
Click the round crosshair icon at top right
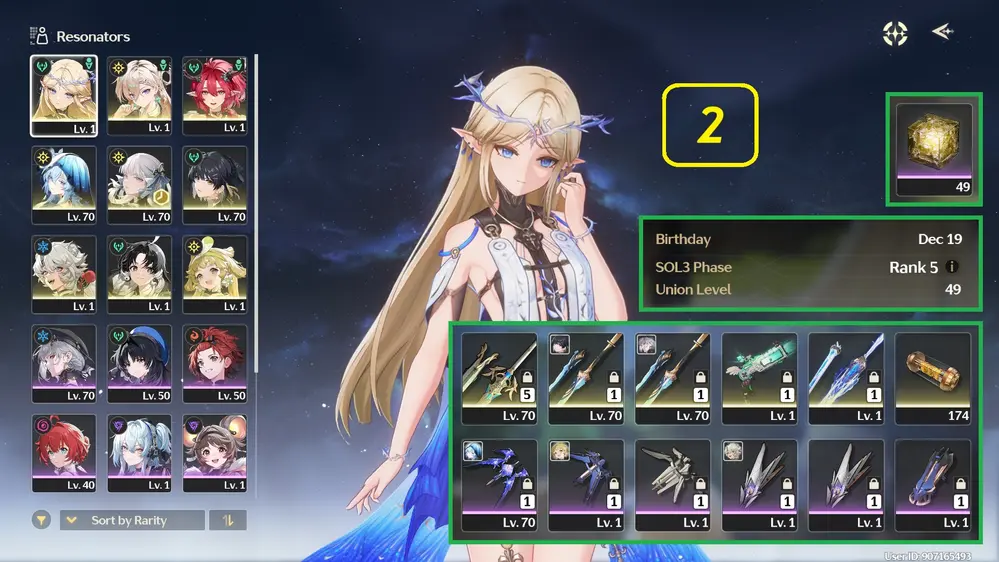coord(894,33)
